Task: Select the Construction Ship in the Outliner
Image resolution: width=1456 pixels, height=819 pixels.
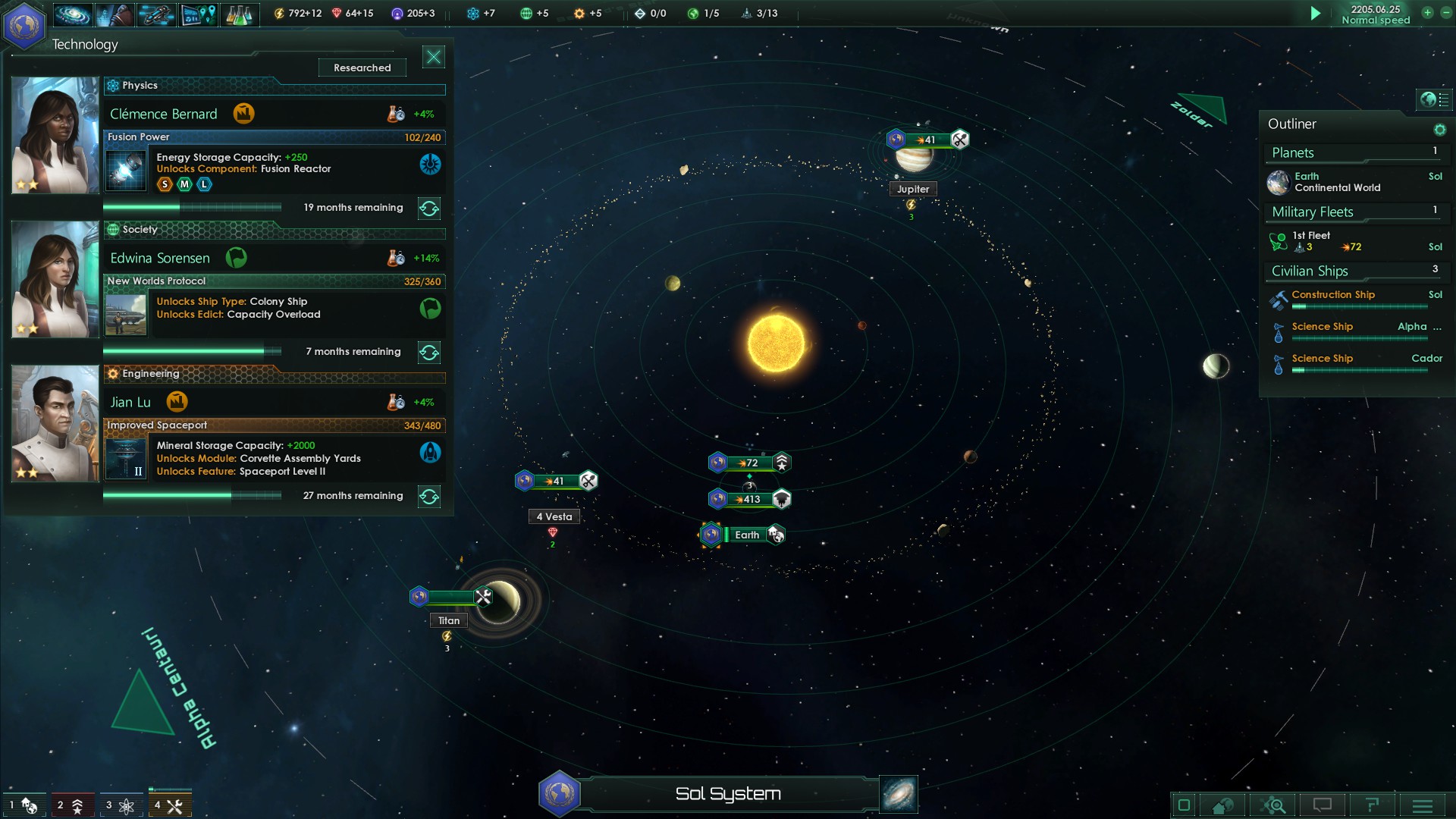Action: tap(1333, 295)
